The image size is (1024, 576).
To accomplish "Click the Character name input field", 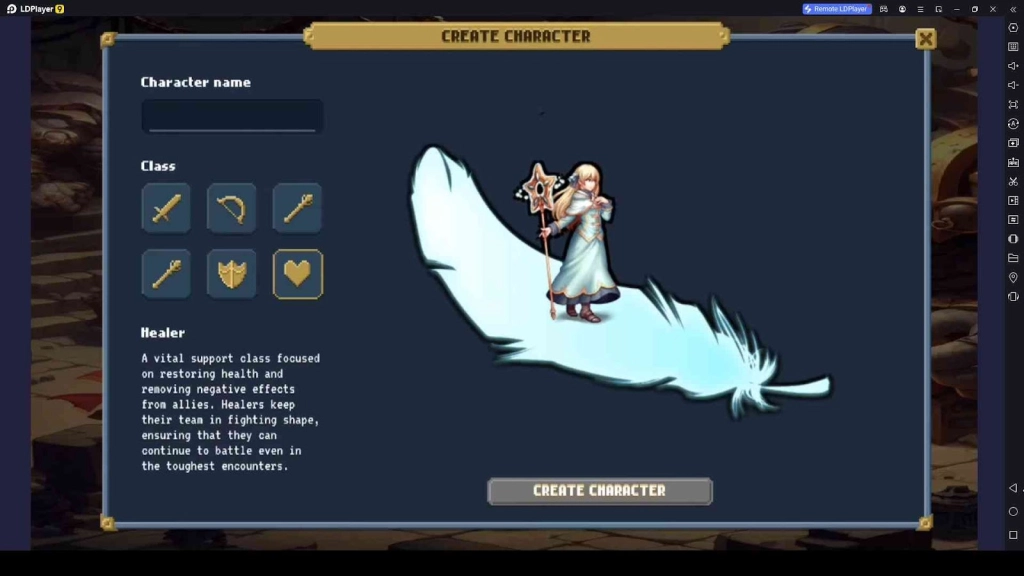I will (232, 116).
